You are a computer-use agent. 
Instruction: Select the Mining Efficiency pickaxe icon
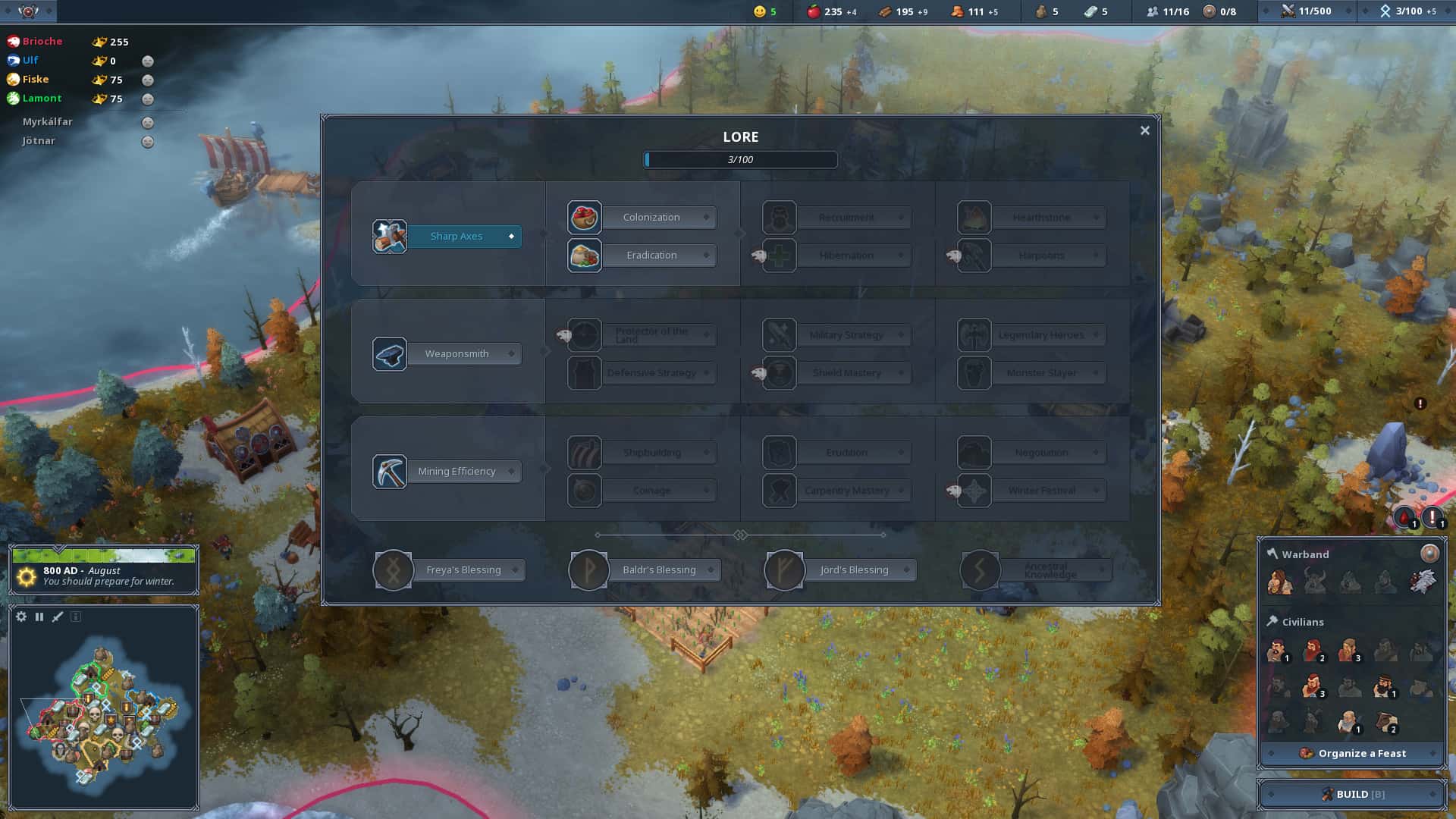point(389,471)
